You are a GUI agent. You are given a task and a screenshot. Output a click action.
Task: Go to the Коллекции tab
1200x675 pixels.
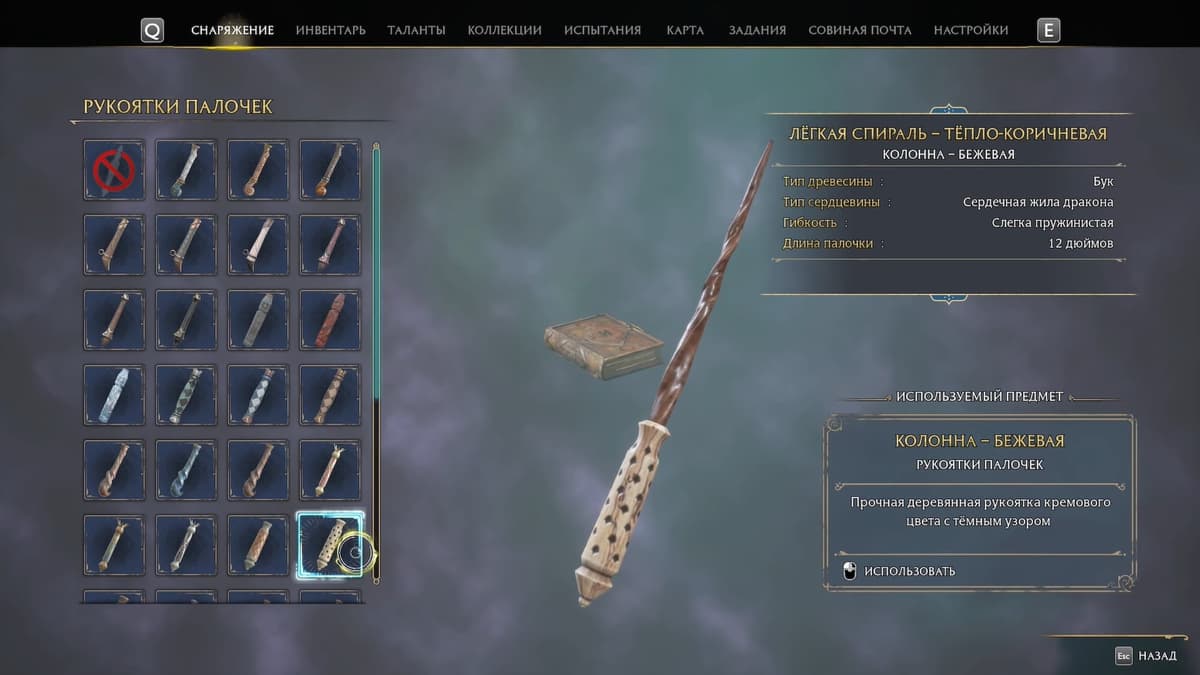tap(504, 30)
